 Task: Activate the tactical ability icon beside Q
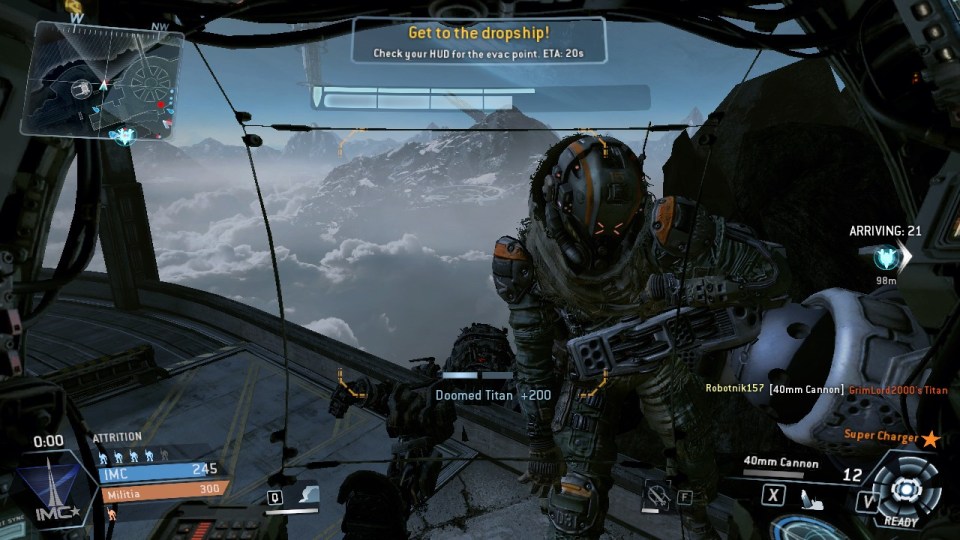(309, 494)
